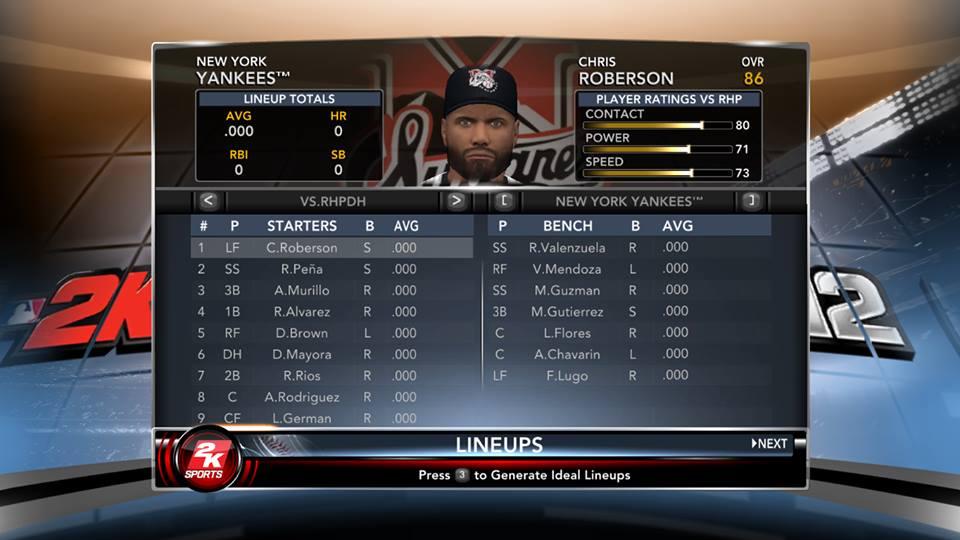Select M.Gutierrez bench row

pyautogui.click(x=567, y=312)
